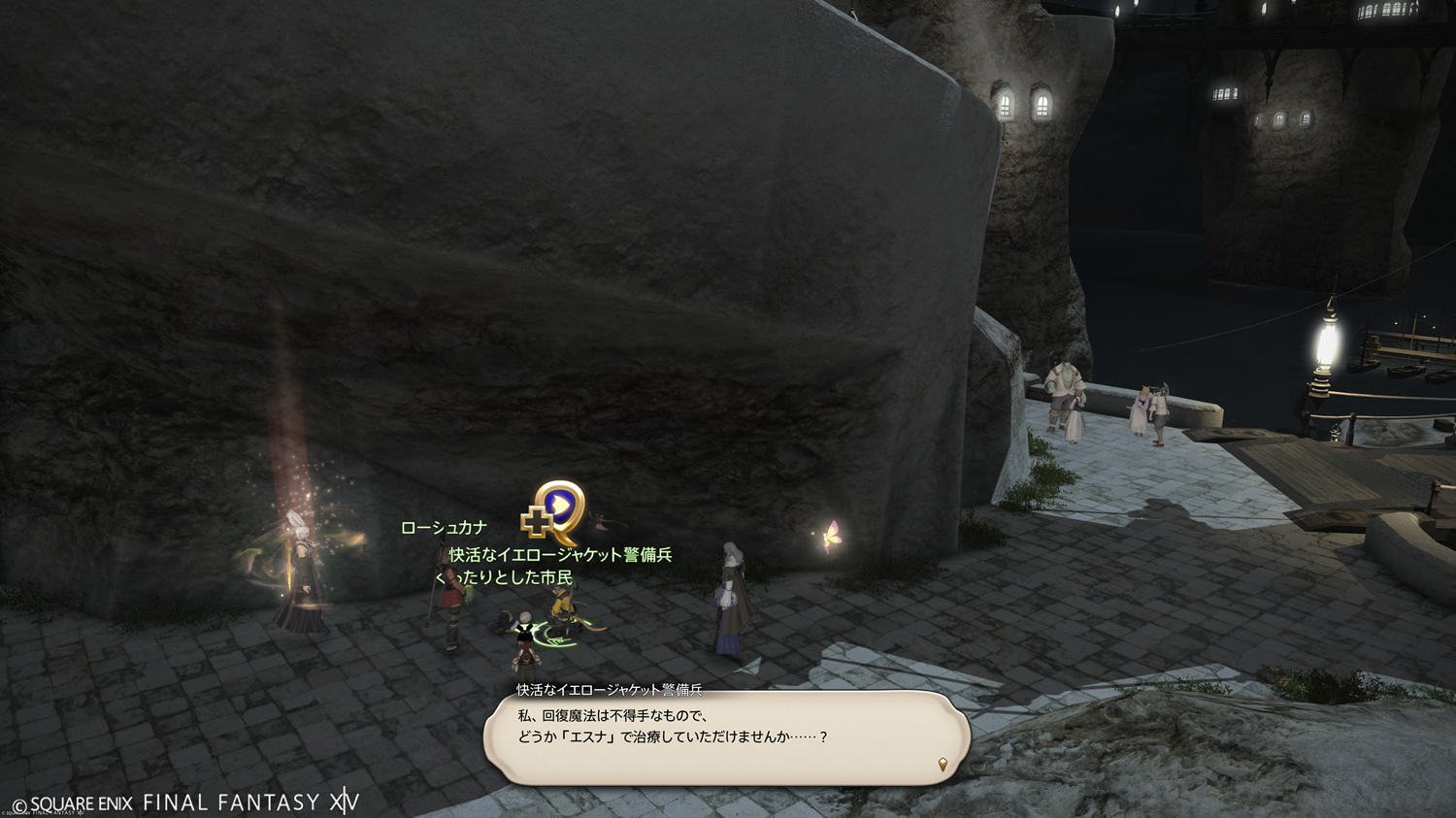Select the ローシュカナ player nameplate
The height and width of the screenshot is (818, 1456).
click(x=444, y=528)
